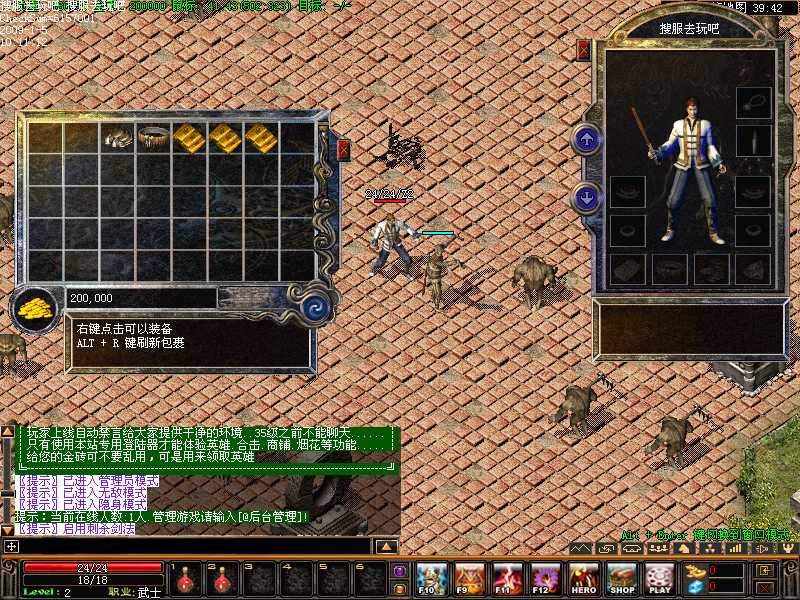Open the HERO panel

pos(583,578)
